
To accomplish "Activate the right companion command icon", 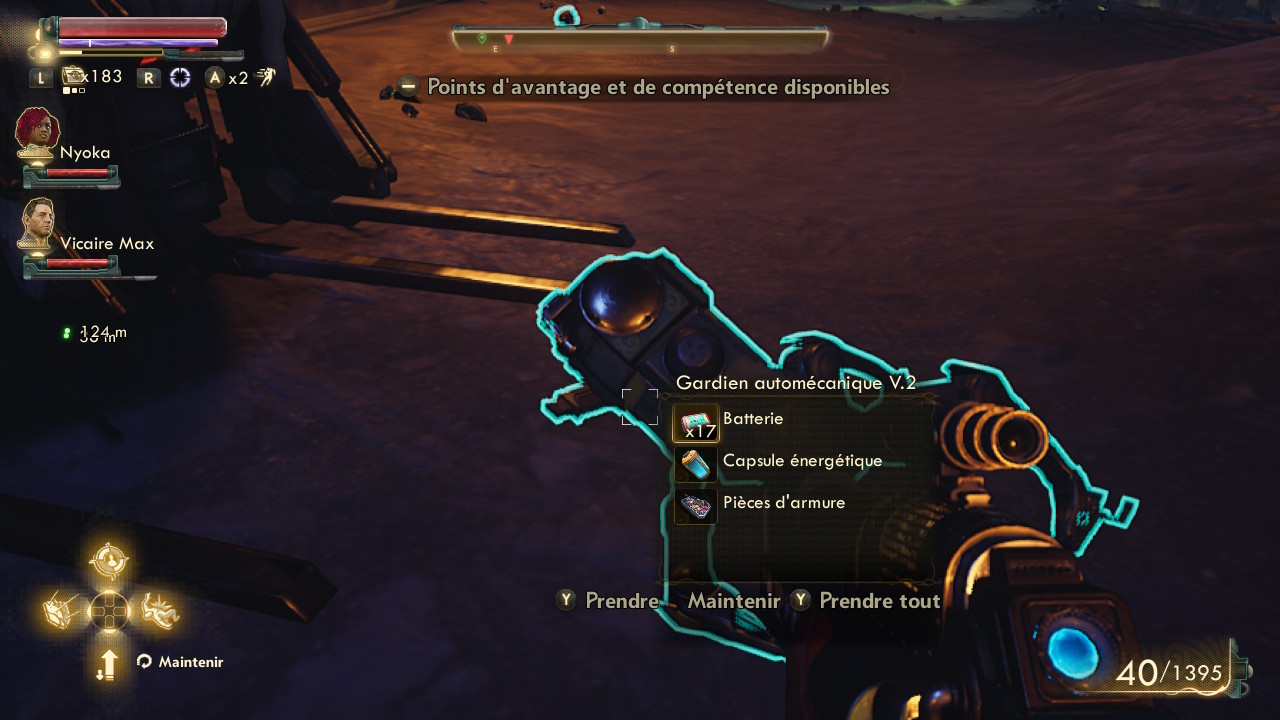I will click(x=158, y=610).
